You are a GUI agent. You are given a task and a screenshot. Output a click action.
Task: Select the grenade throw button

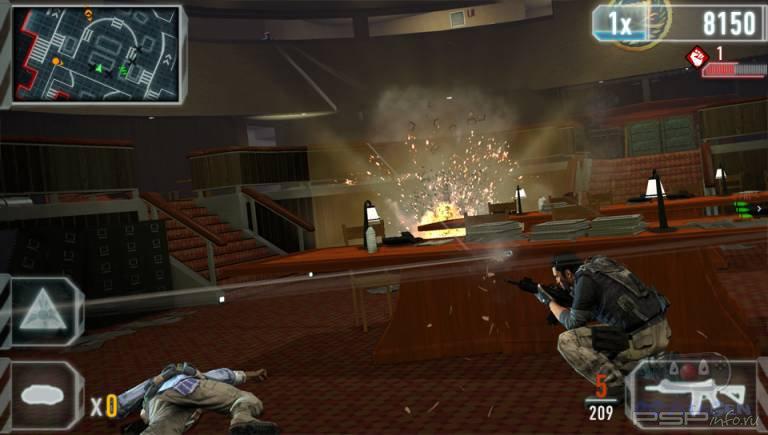[x=46, y=396]
